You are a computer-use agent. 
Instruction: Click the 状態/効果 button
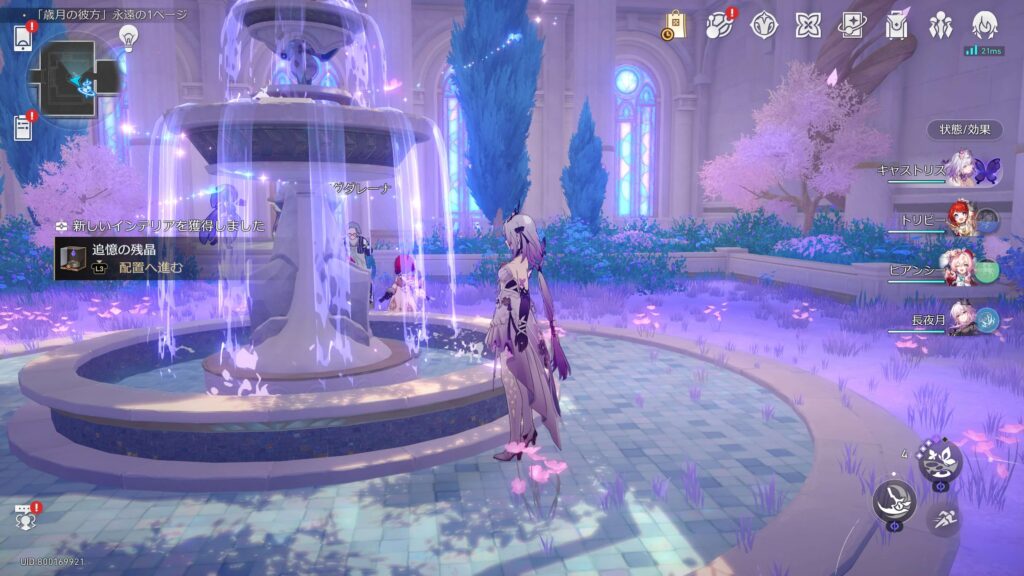pyautogui.click(x=964, y=130)
